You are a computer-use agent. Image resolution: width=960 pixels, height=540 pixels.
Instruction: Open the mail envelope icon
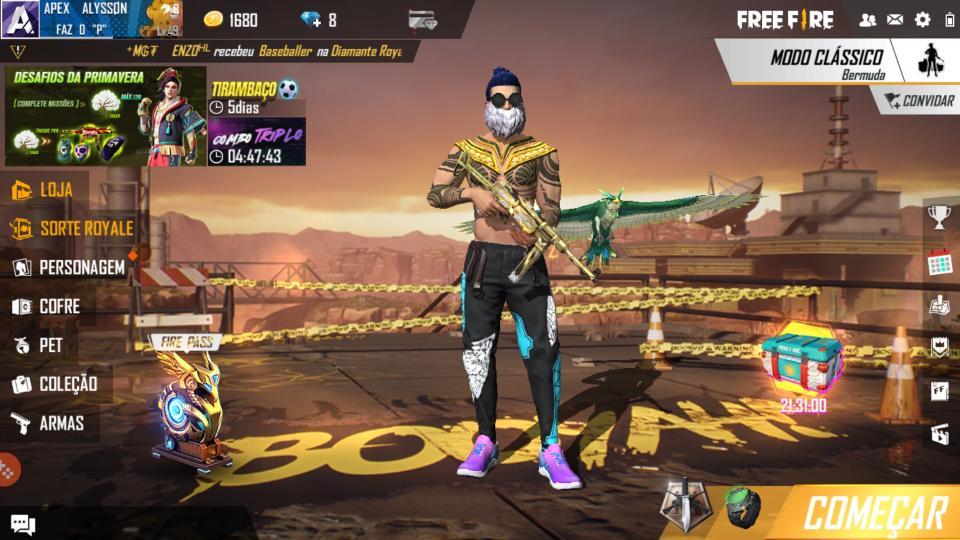coord(895,19)
